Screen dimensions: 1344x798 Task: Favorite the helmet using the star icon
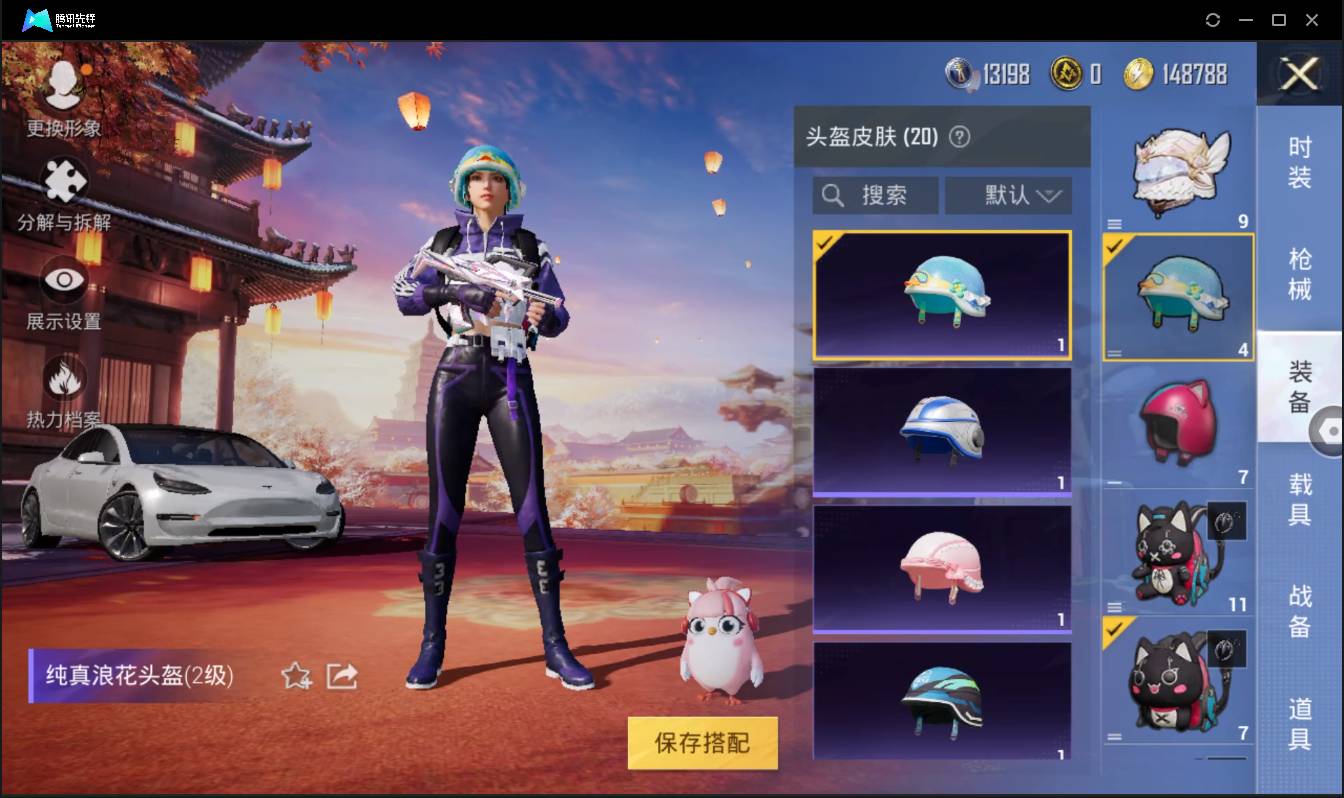[x=296, y=675]
